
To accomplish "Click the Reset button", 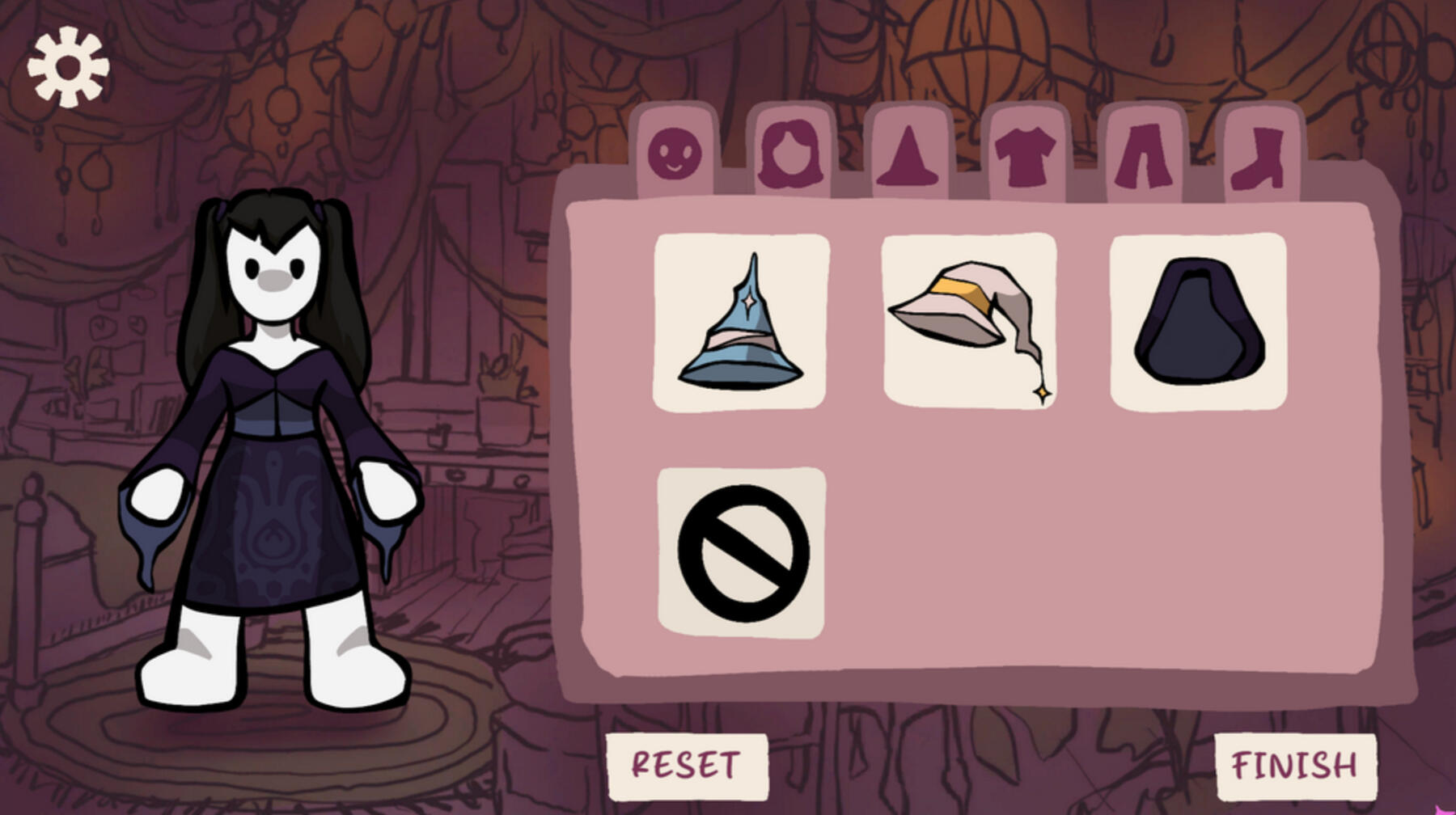I will [686, 765].
